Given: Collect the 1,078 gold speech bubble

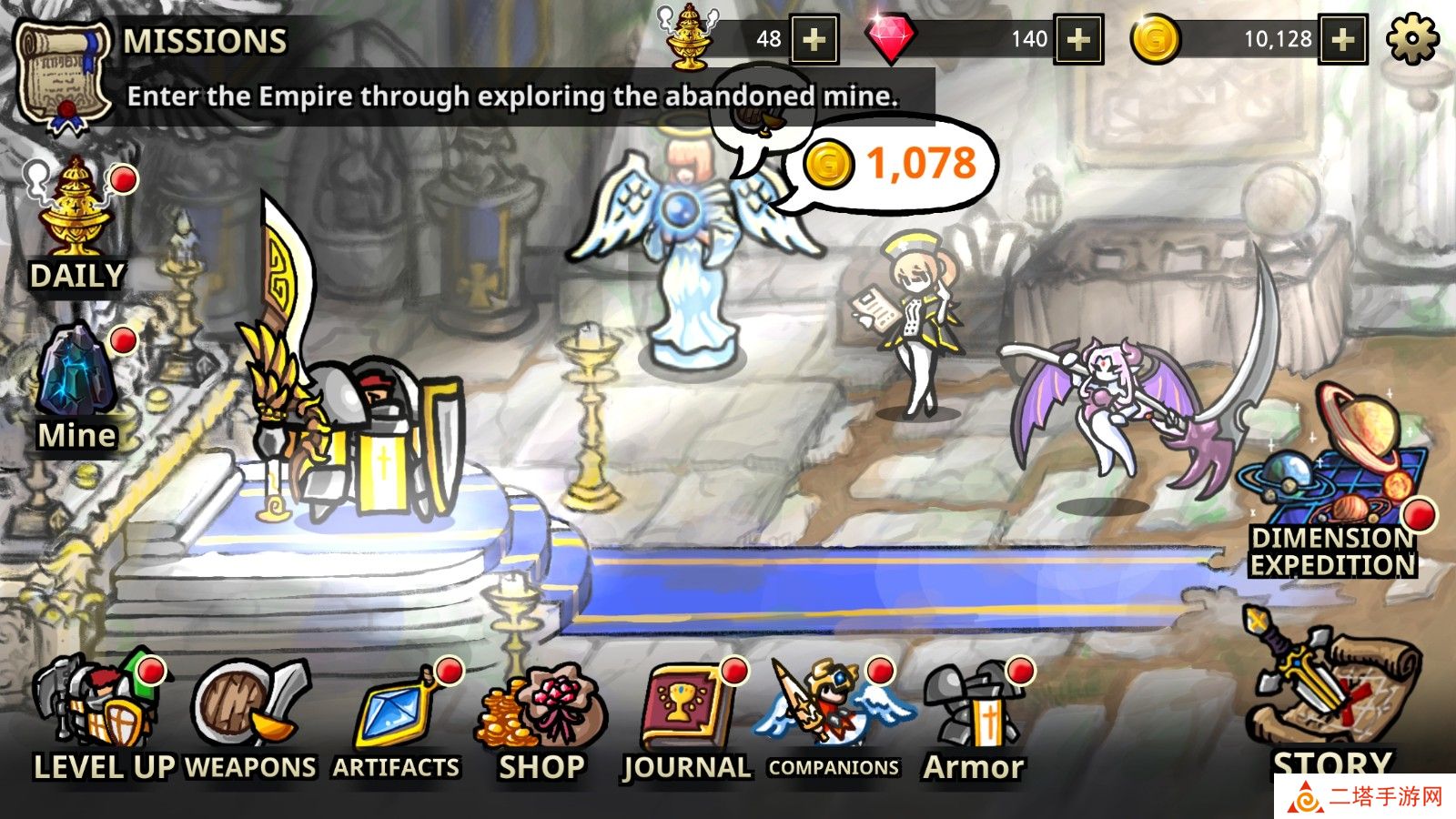Looking at the screenshot, I should click(x=896, y=166).
